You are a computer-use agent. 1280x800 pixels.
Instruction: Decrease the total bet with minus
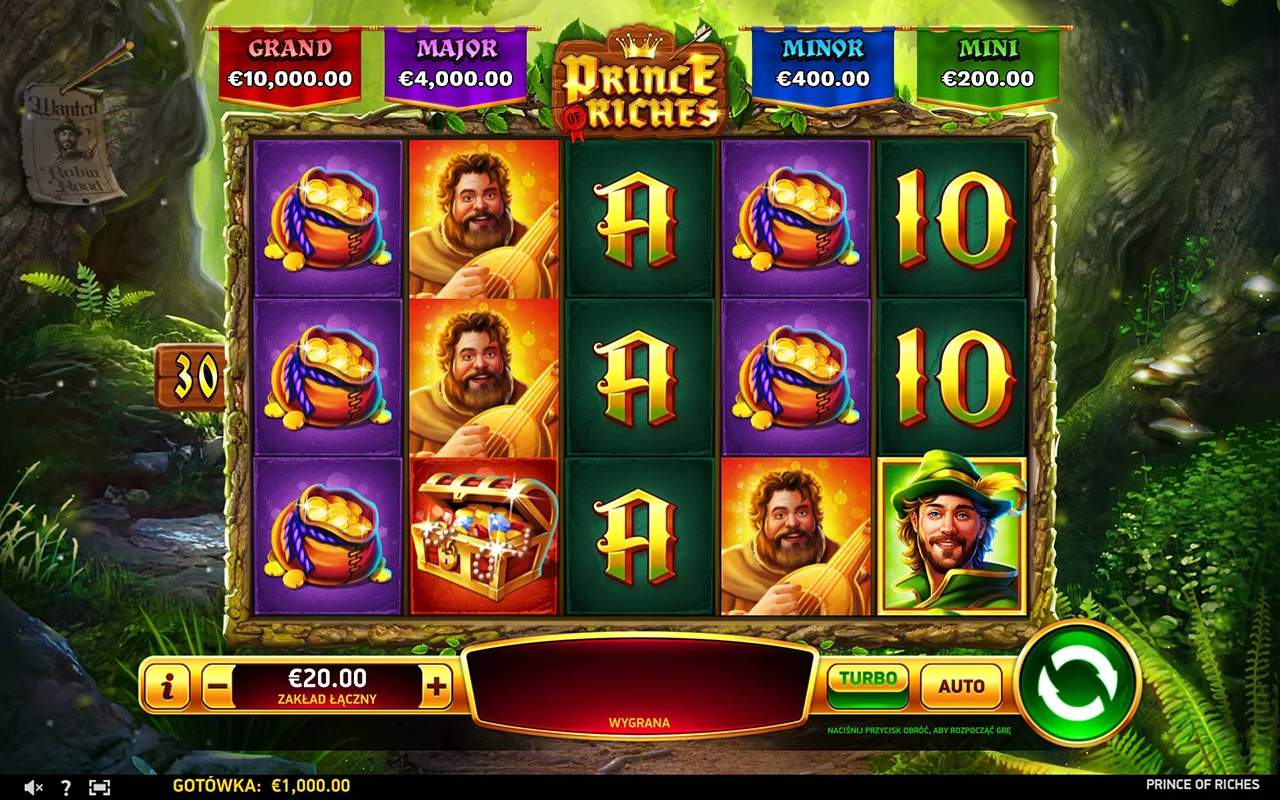coord(218,687)
